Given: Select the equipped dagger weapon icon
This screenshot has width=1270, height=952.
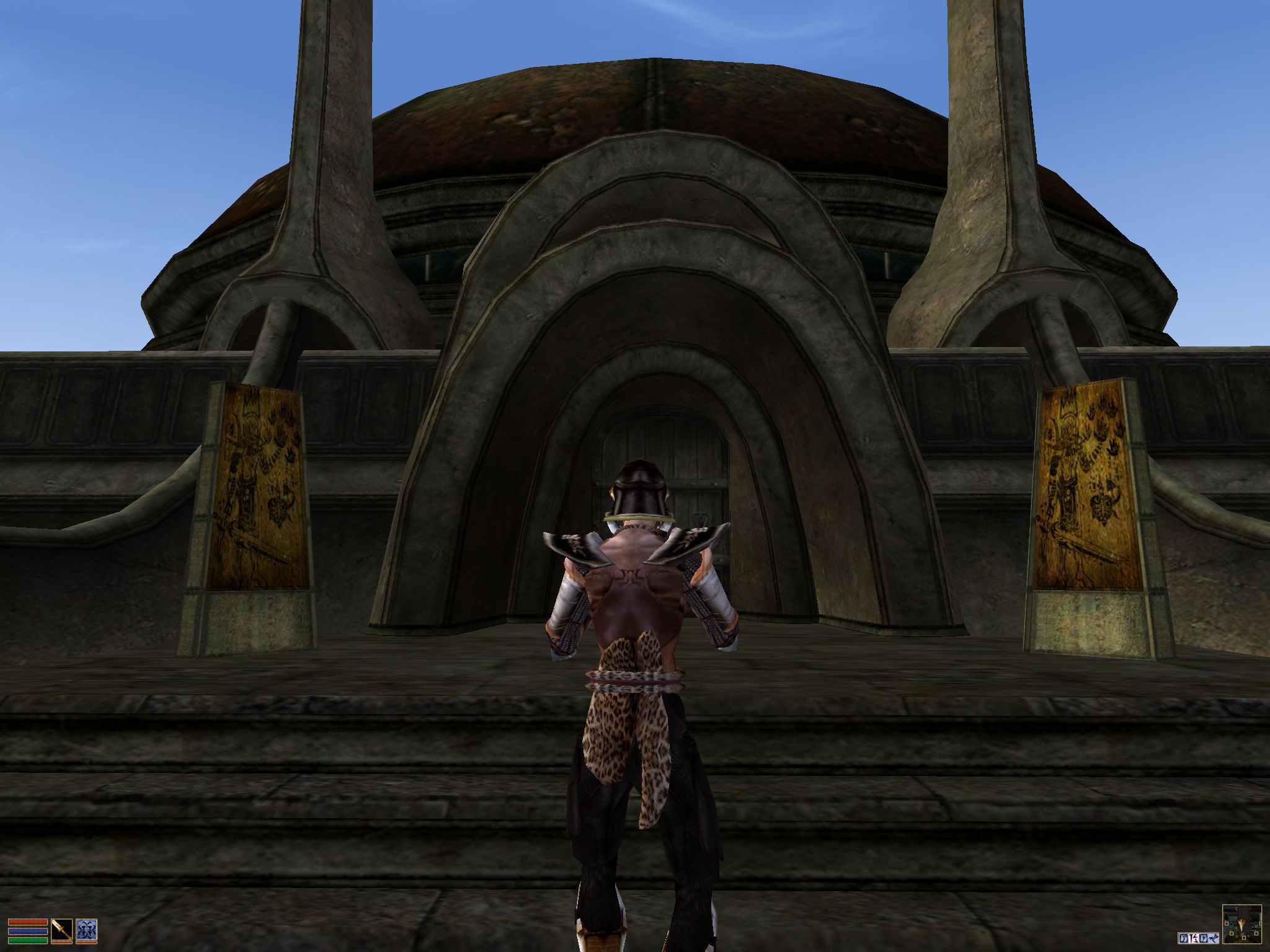Looking at the screenshot, I should coord(62,930).
